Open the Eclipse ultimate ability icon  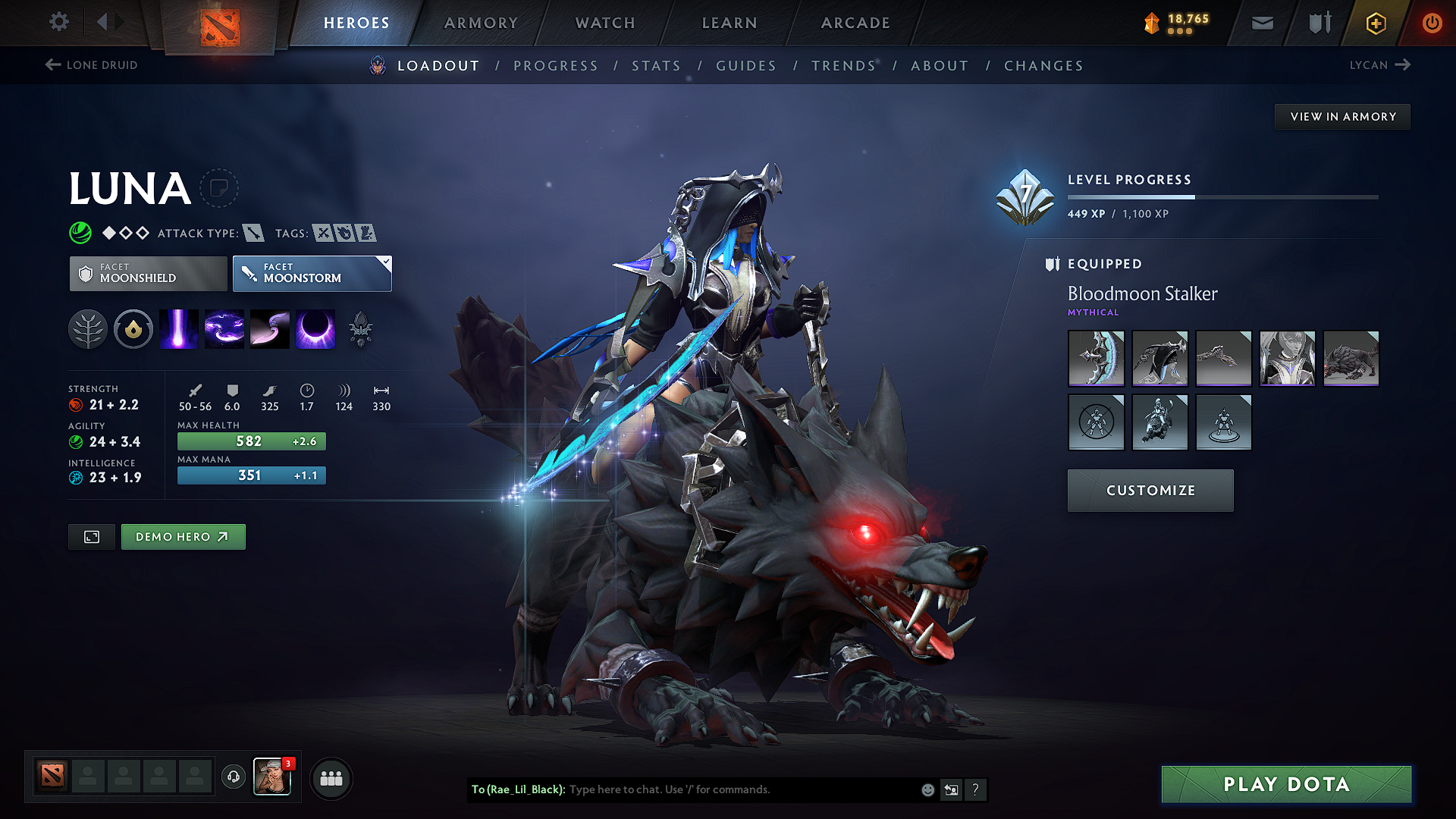[315, 328]
